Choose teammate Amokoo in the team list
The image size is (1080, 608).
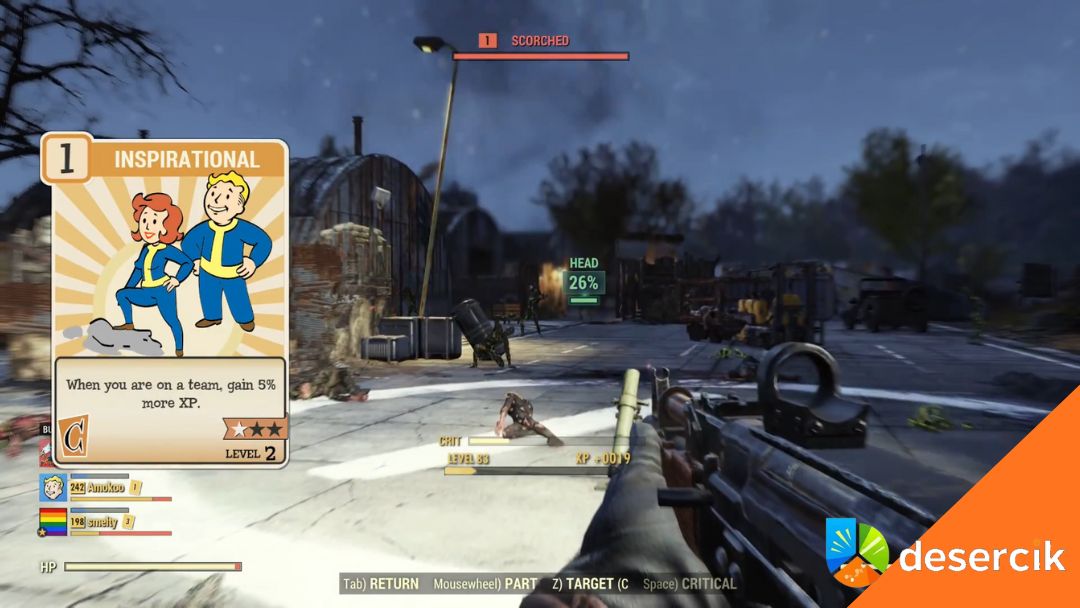104,487
